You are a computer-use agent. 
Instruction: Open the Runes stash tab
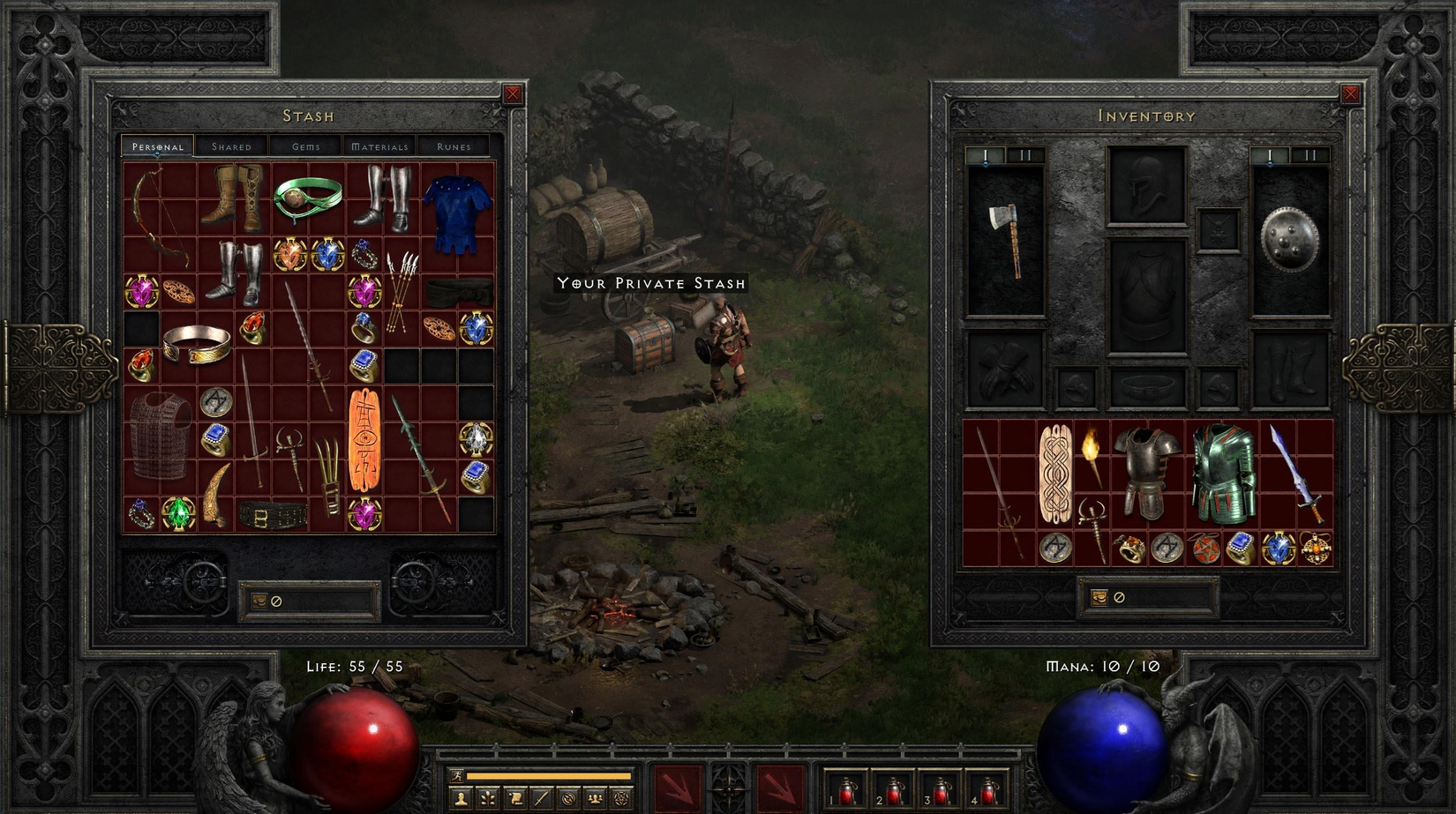pyautogui.click(x=451, y=146)
